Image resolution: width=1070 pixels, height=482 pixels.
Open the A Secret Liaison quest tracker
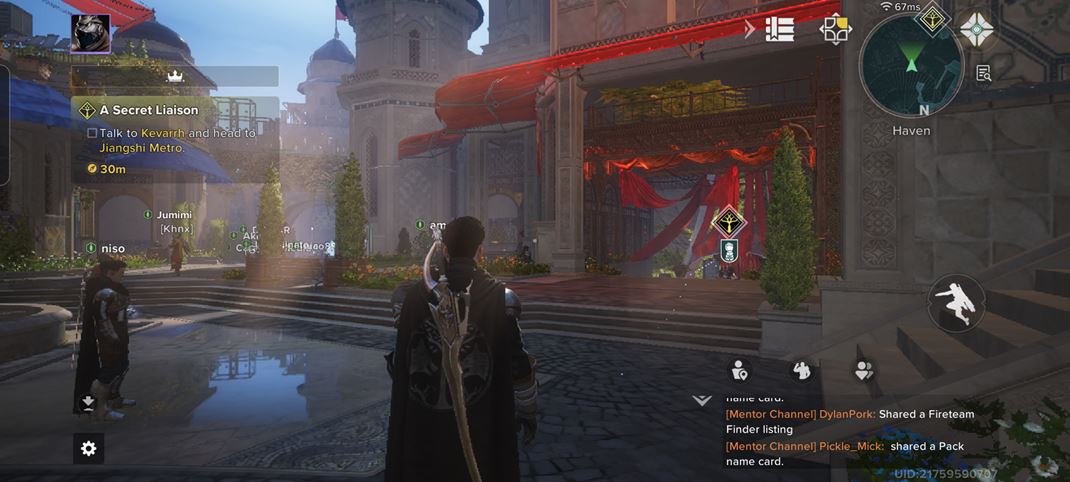pos(147,110)
